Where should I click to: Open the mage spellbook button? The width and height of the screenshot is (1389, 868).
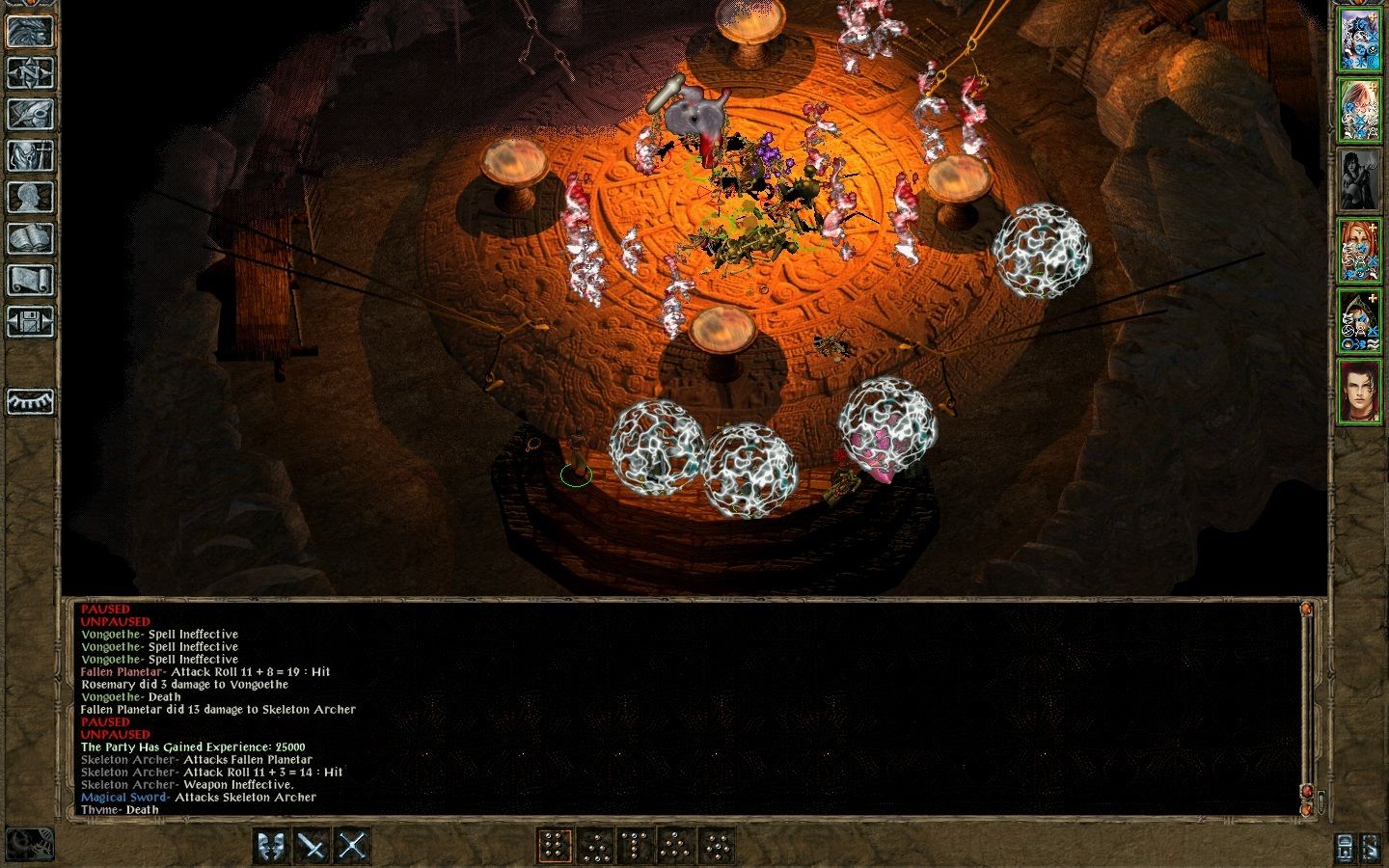tap(30, 238)
